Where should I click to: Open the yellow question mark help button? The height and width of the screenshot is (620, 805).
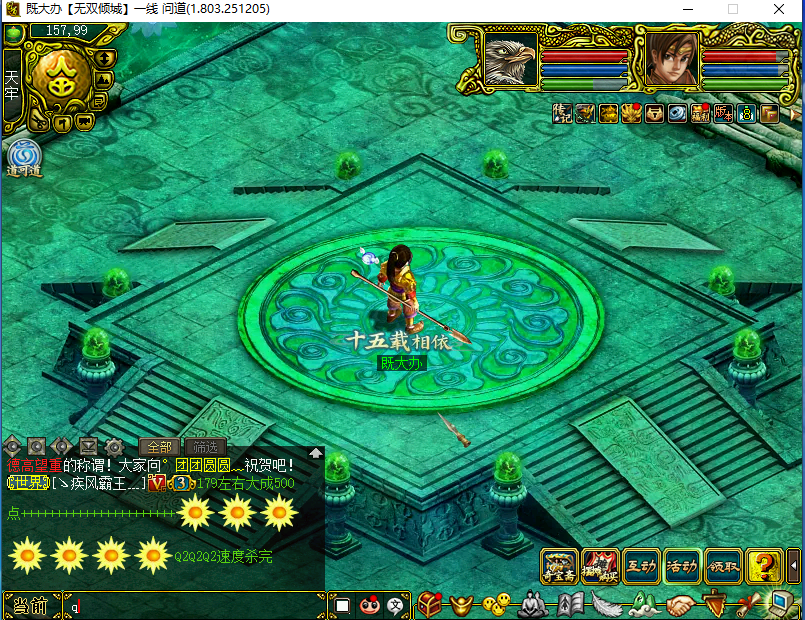point(764,566)
